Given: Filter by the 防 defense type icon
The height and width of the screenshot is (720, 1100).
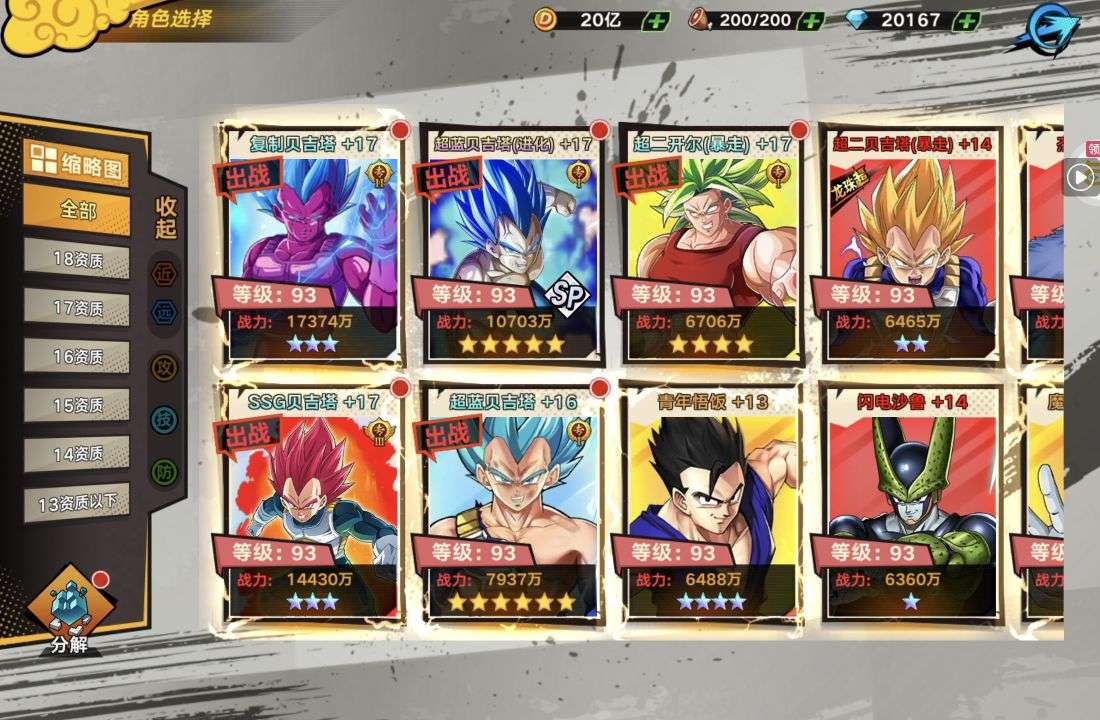Looking at the screenshot, I should coord(165,472).
